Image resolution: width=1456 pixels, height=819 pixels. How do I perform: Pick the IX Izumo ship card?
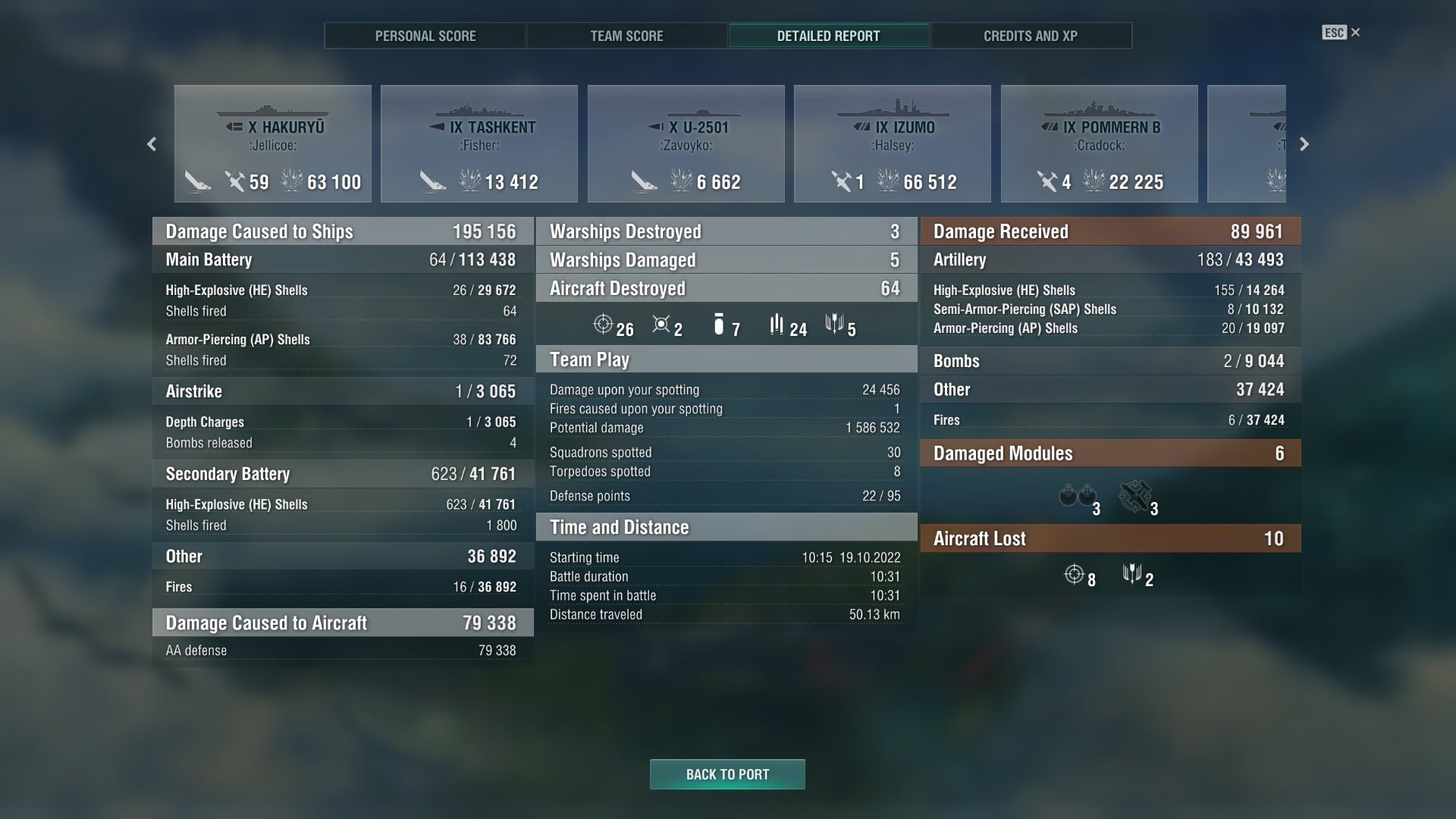click(893, 144)
